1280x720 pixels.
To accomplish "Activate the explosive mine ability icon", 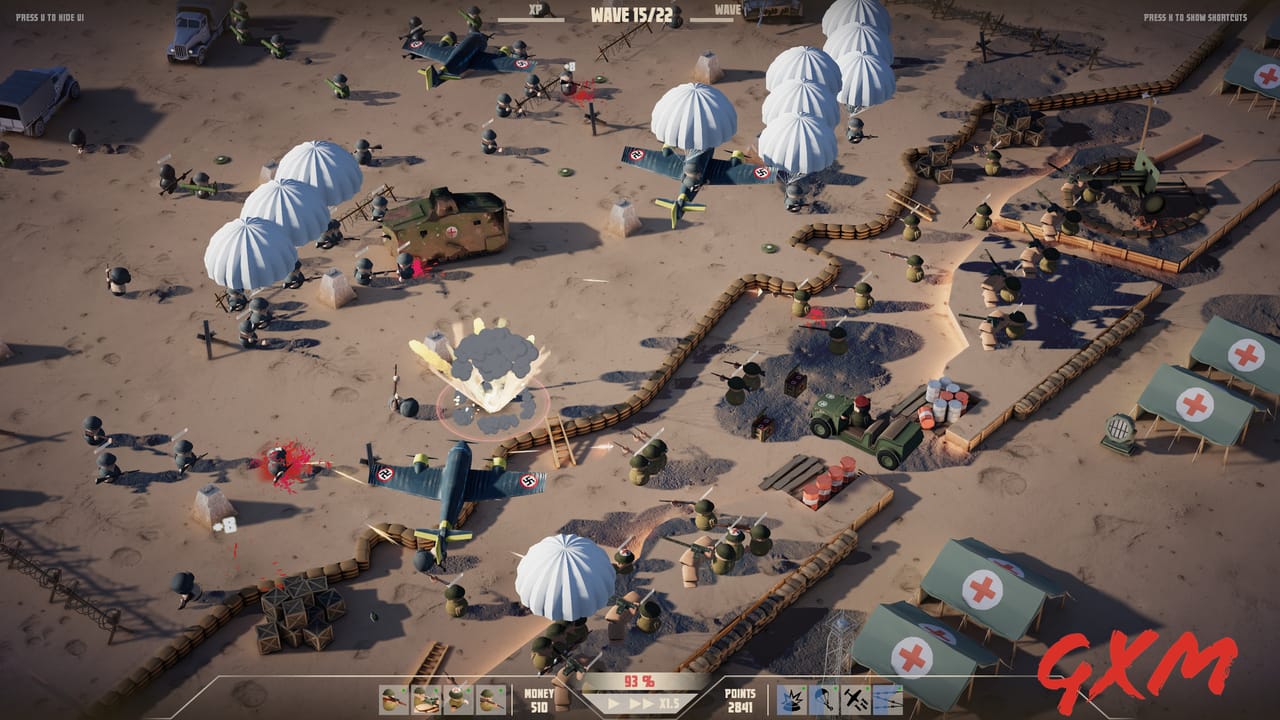I will pyautogui.click(x=791, y=700).
